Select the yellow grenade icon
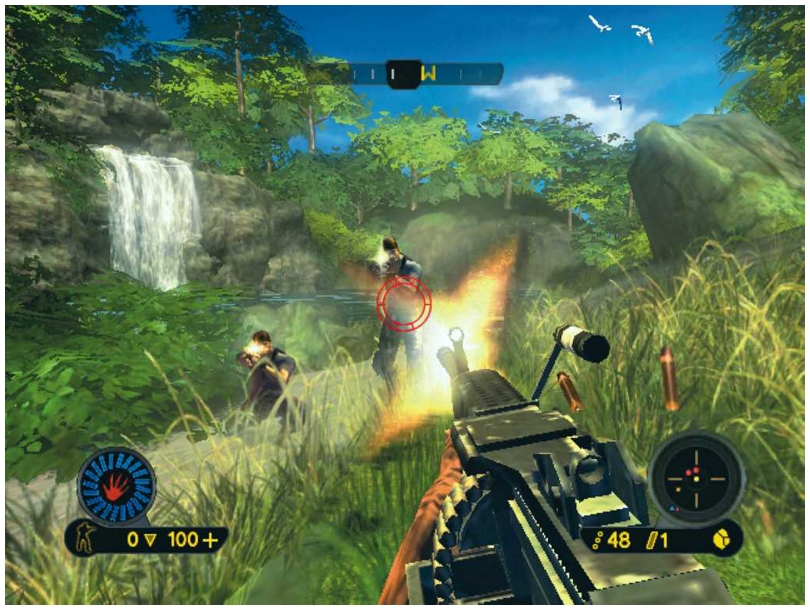Image resolution: width=810 pixels, height=610 pixels. 722,540
